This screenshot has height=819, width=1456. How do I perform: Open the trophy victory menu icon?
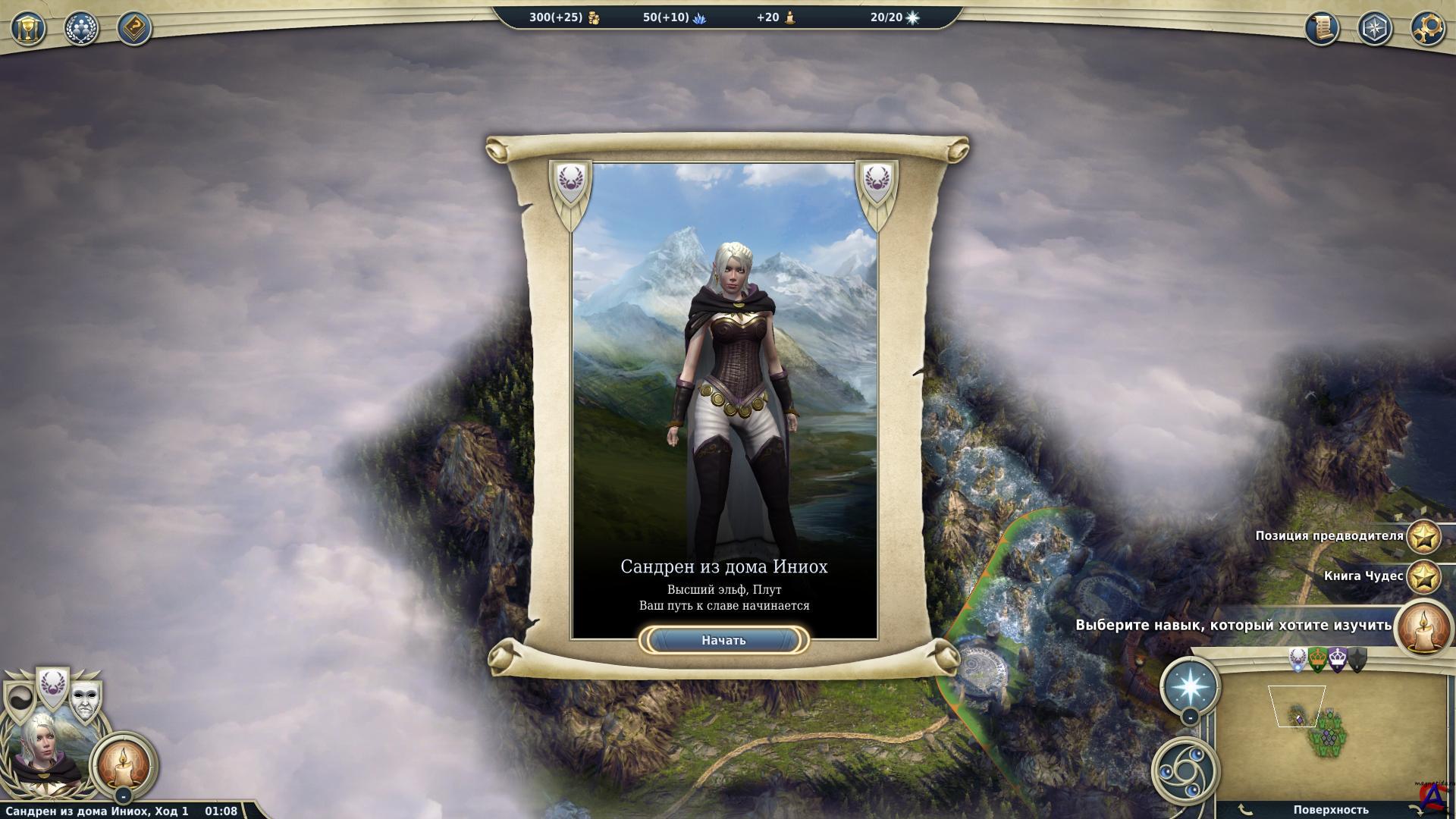29,29
